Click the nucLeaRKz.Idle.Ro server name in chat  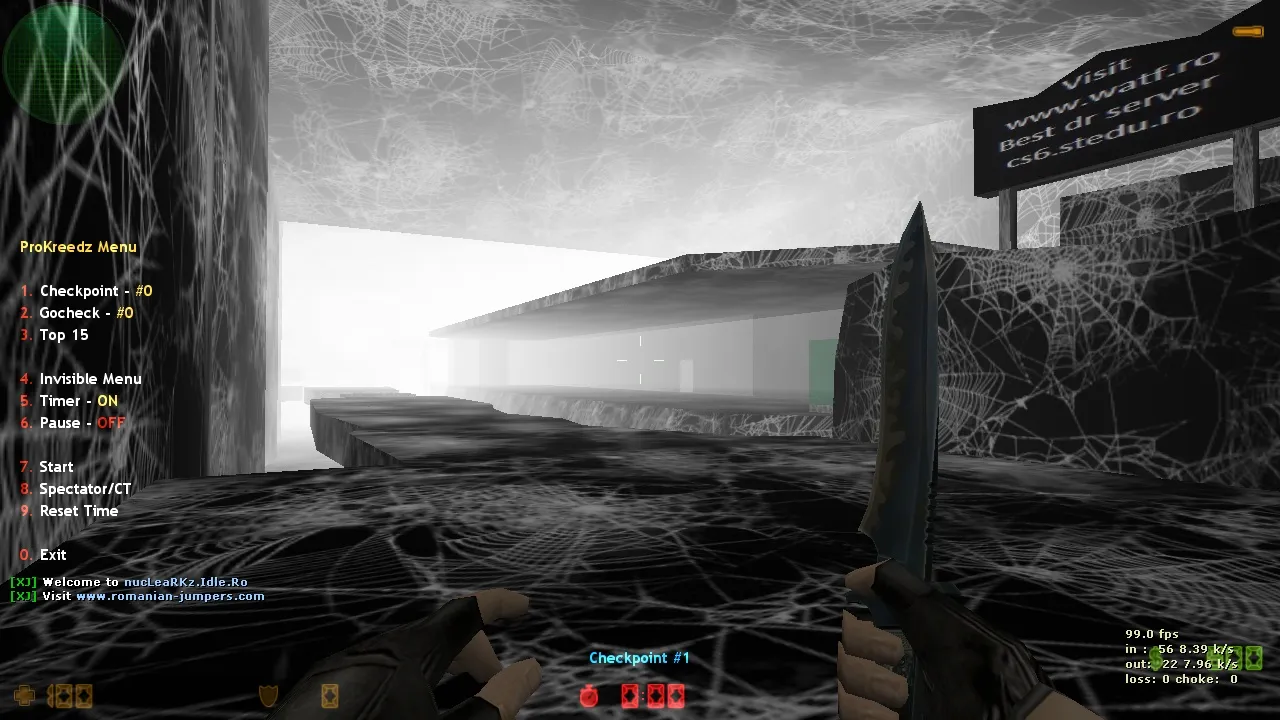coord(188,581)
